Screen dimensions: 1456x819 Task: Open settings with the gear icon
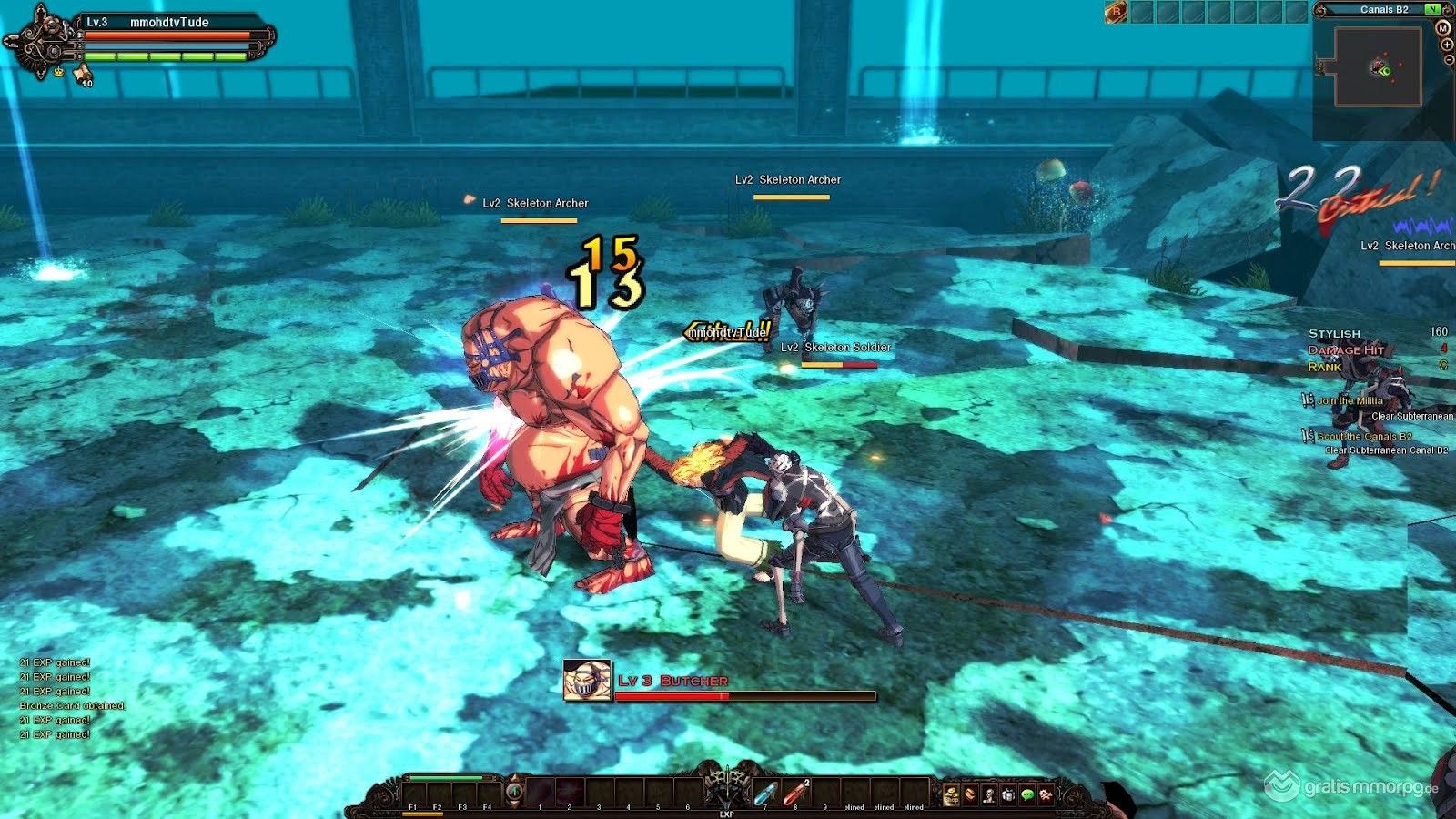pos(1046,795)
